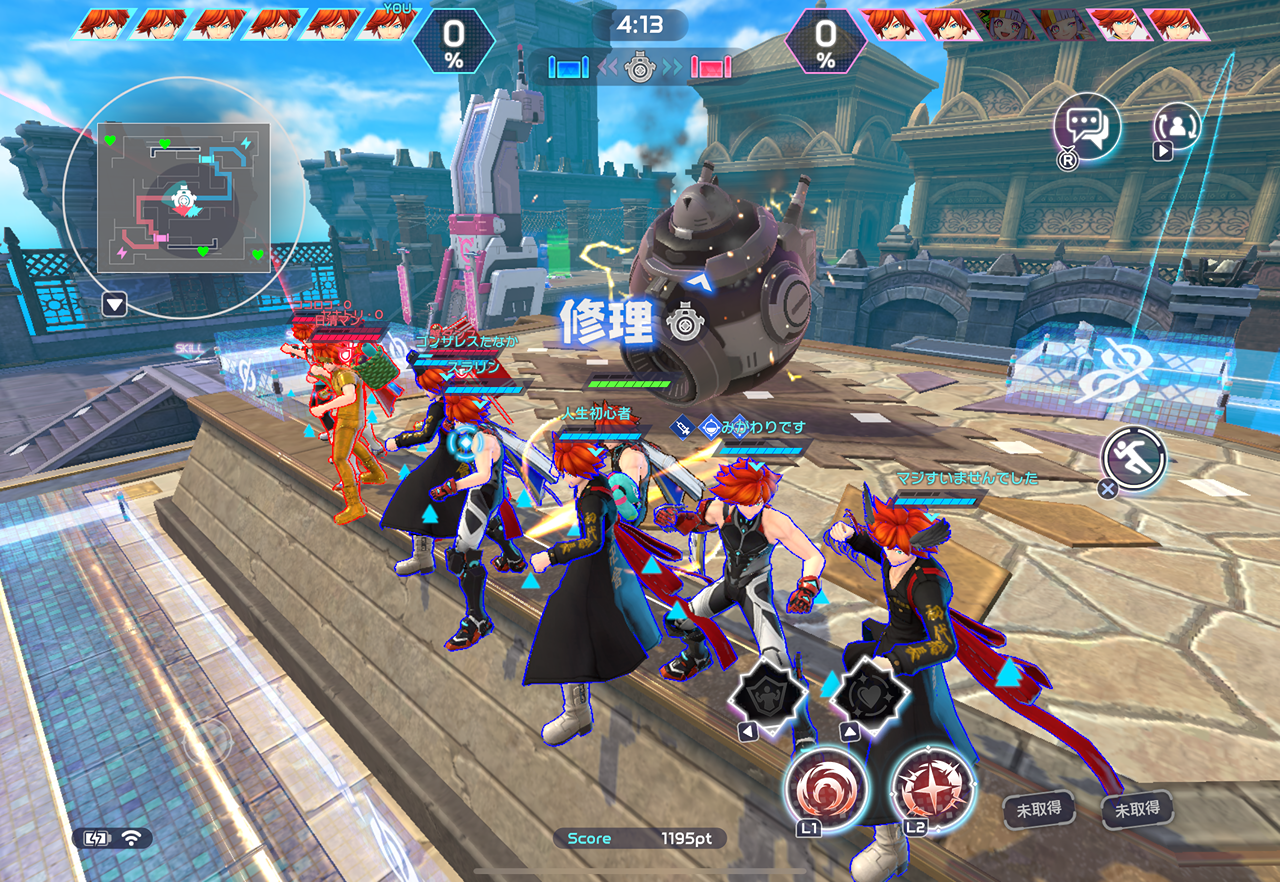Viewport: 1280px width, 882px height.
Task: Activate the running figure dash button
Action: 1134,460
